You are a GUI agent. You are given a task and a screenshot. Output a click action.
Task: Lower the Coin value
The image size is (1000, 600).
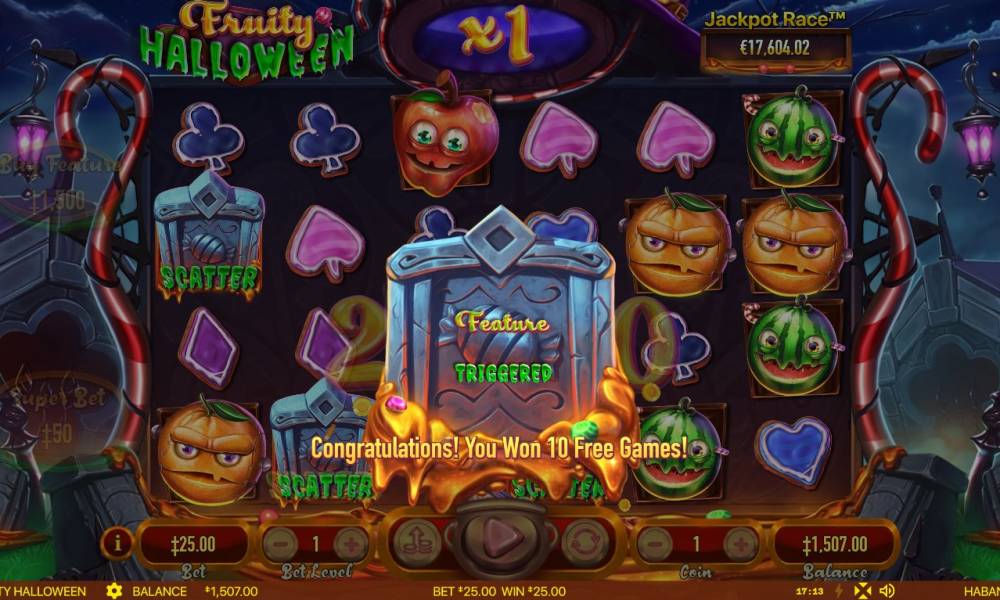(x=654, y=544)
